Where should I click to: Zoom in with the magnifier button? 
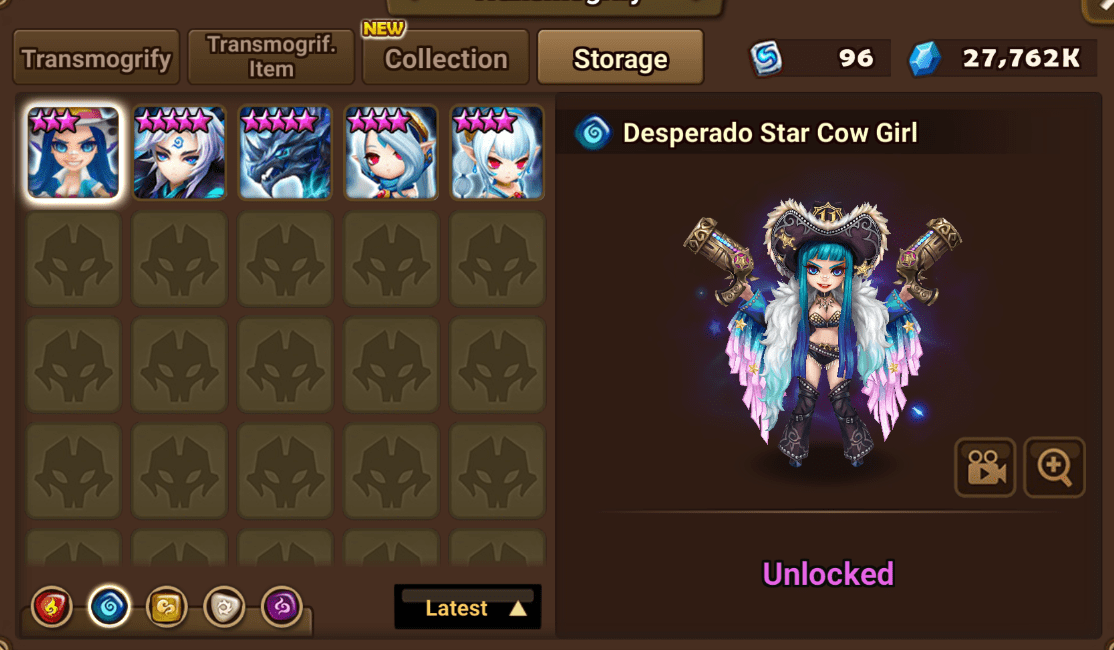tap(1055, 467)
